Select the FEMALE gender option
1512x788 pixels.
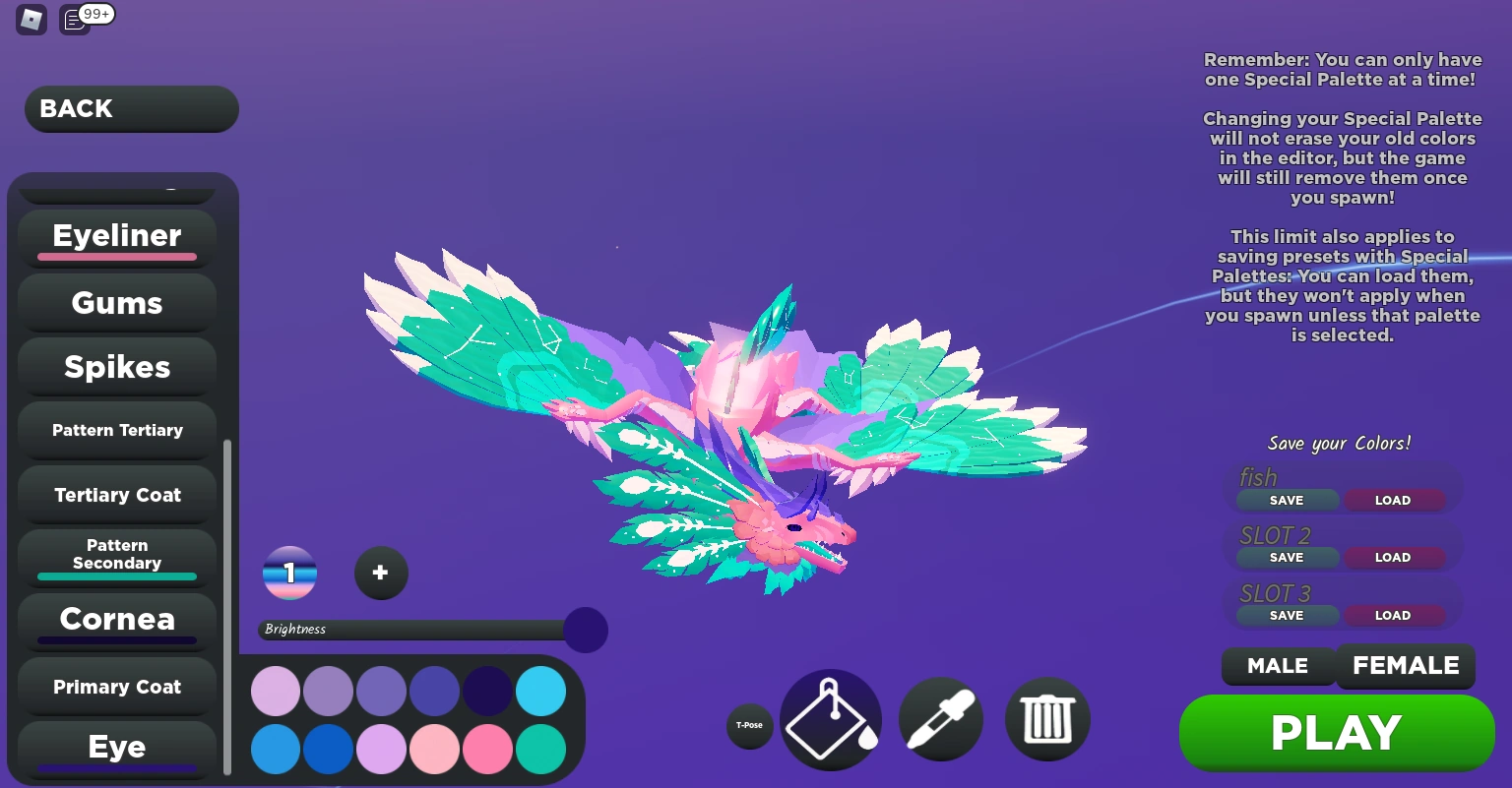point(1405,666)
